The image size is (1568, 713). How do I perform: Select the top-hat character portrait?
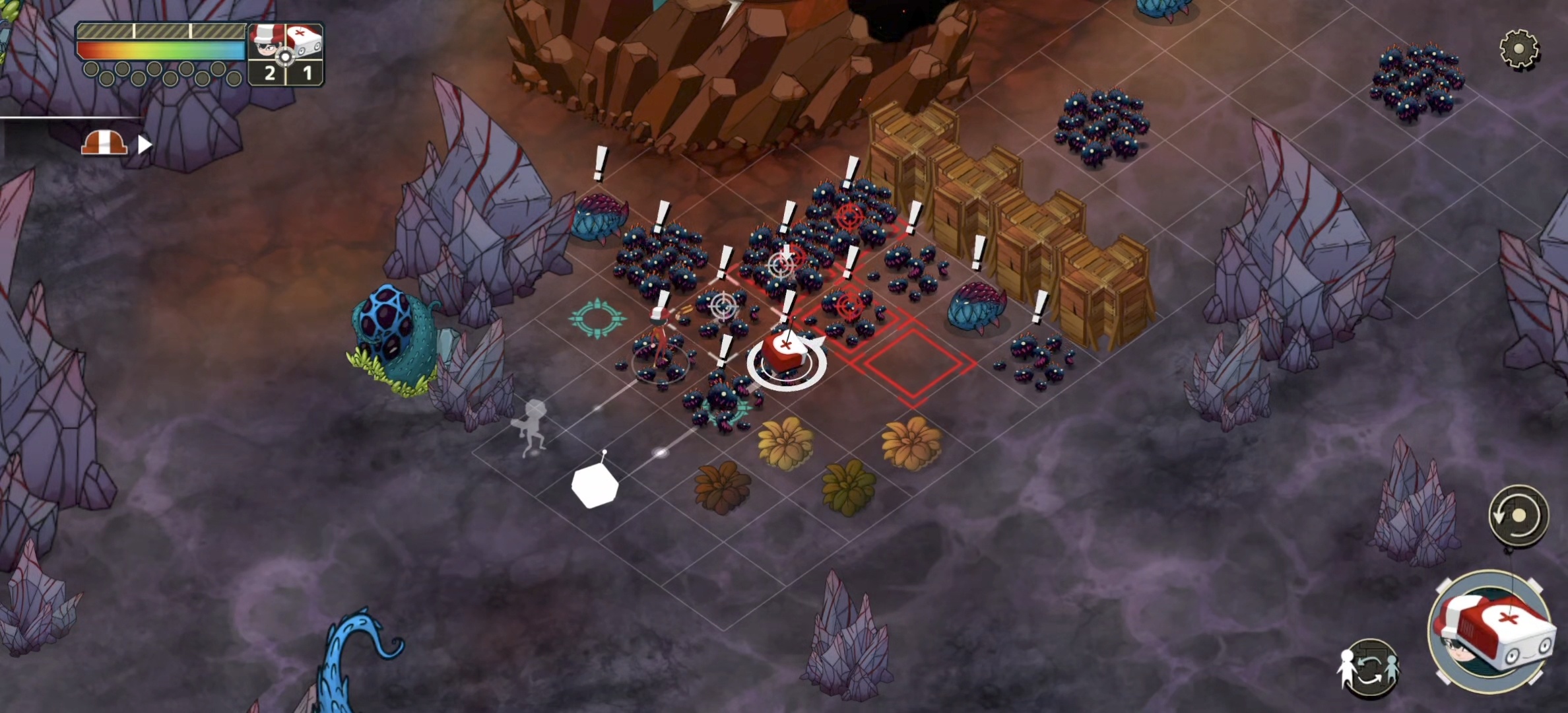(266, 44)
